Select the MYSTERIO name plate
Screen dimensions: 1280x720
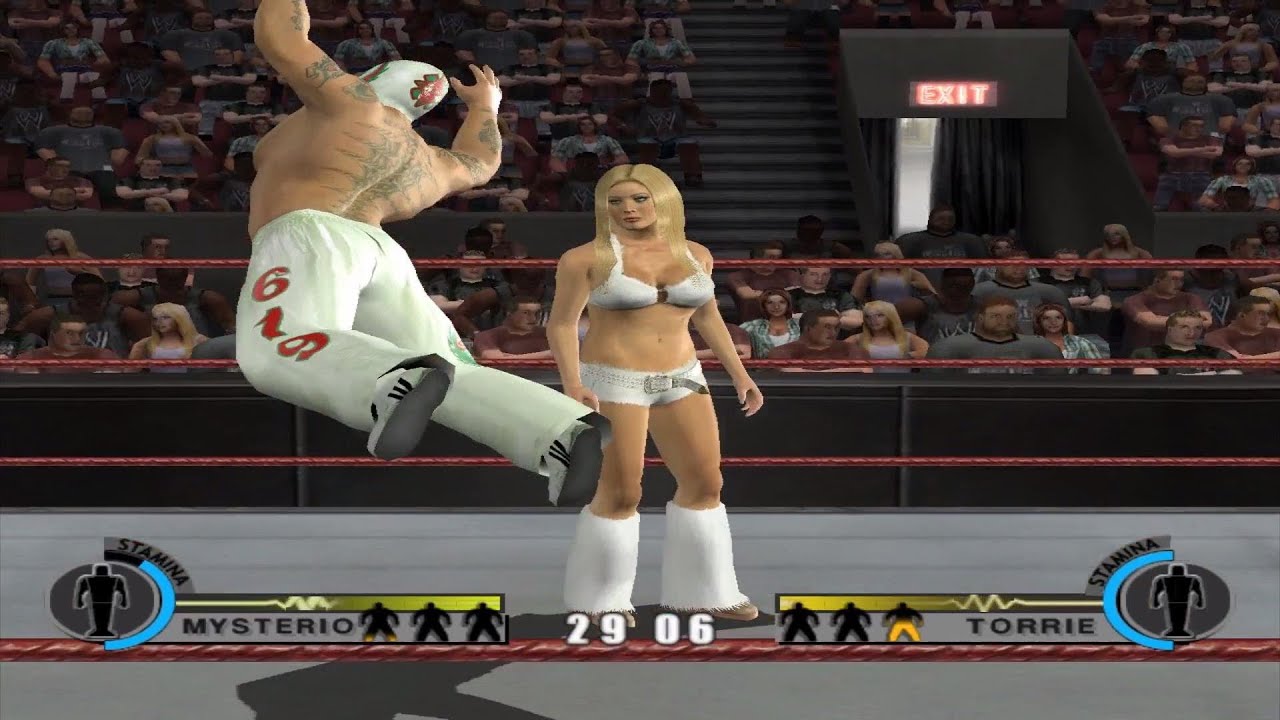pos(267,627)
